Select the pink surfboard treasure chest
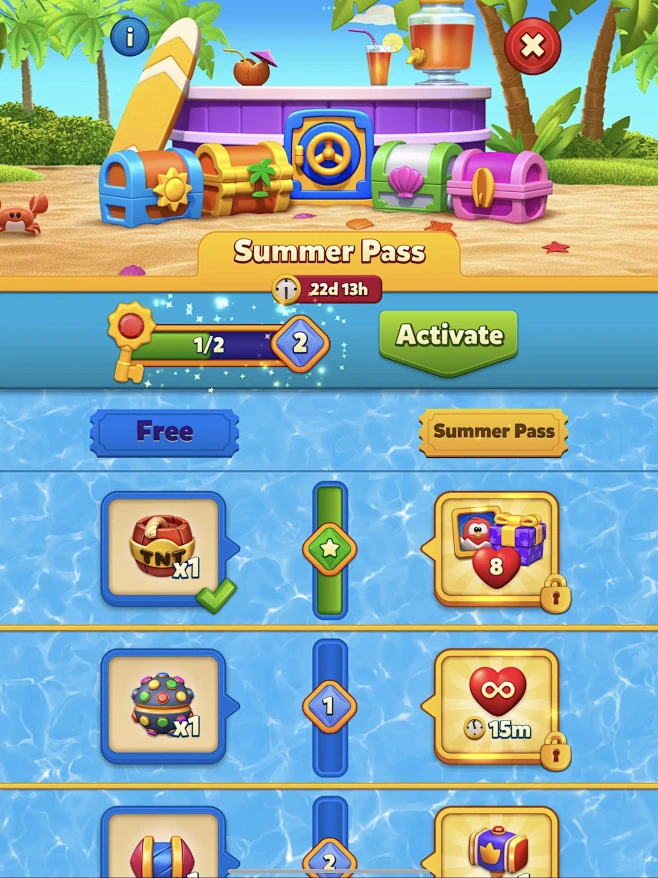This screenshot has width=658, height=878. (x=498, y=185)
